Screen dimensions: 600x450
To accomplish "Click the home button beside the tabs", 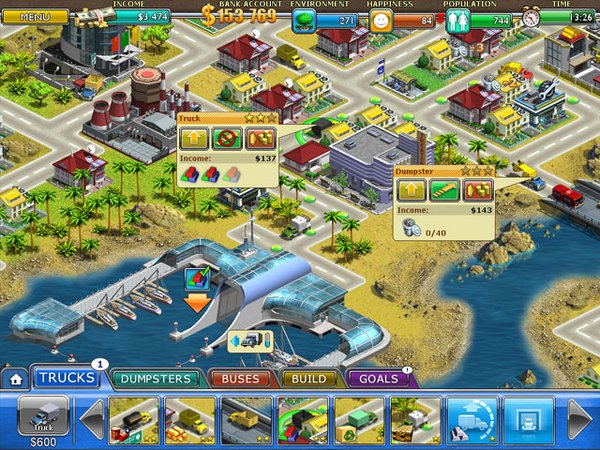I will coord(15,379).
